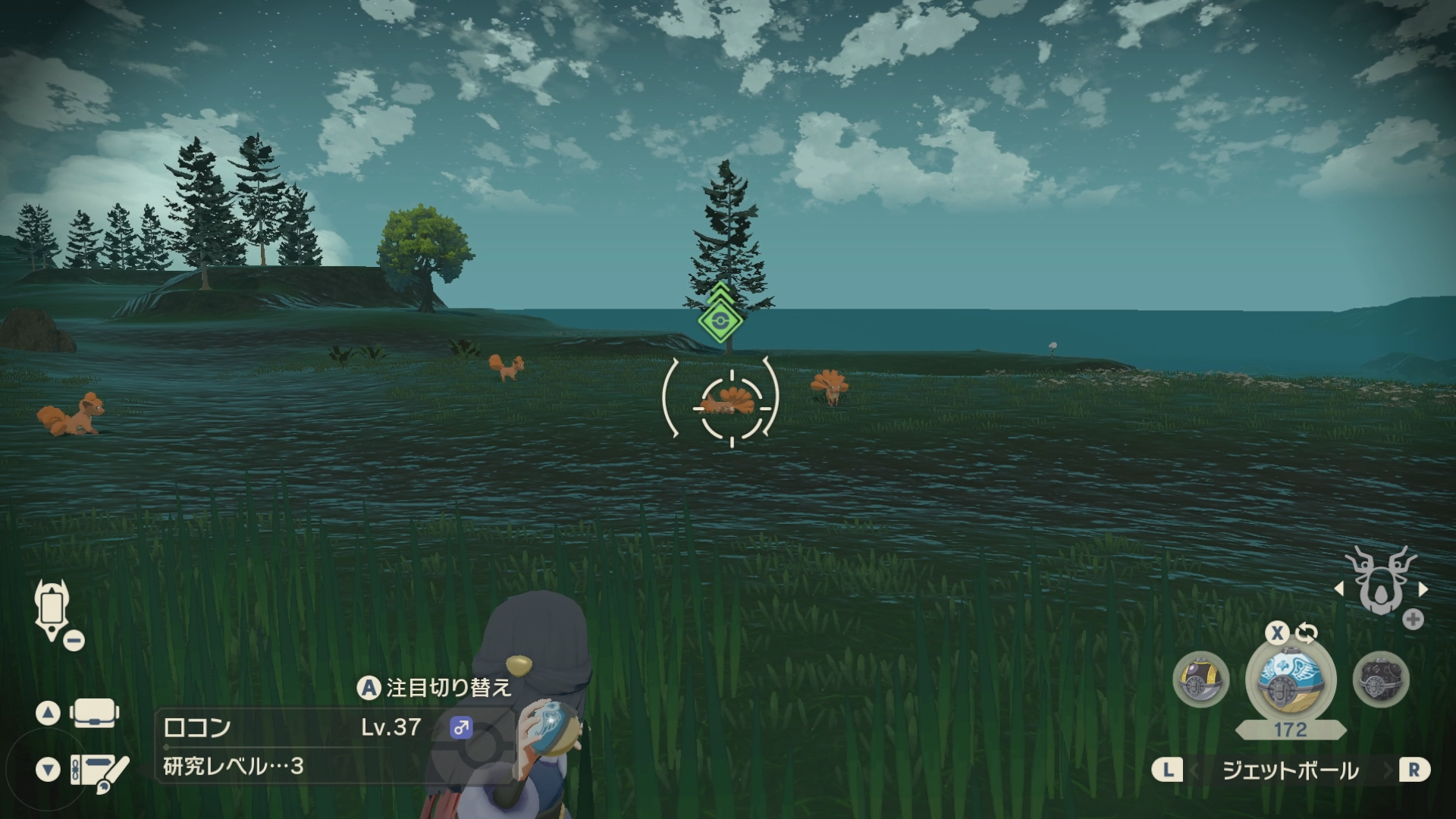The height and width of the screenshot is (819, 1456).
Task: Select the green Pokémon target marker
Action: point(720,320)
